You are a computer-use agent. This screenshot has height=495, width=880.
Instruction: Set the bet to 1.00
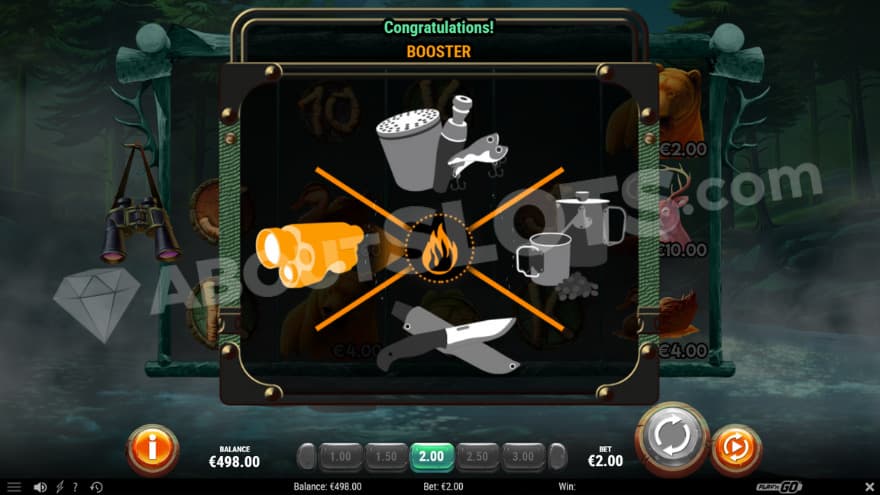click(x=340, y=457)
